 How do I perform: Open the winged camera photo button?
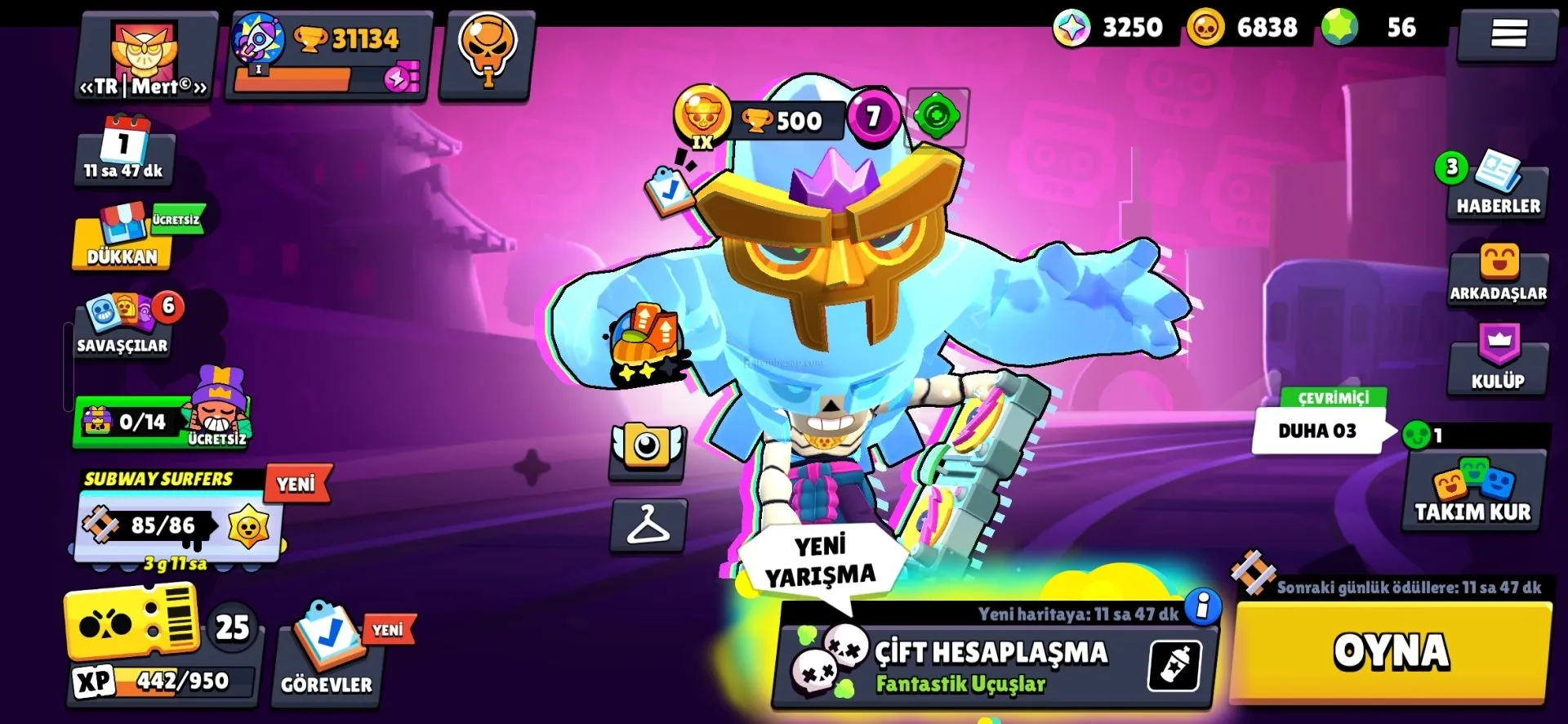coord(647,449)
